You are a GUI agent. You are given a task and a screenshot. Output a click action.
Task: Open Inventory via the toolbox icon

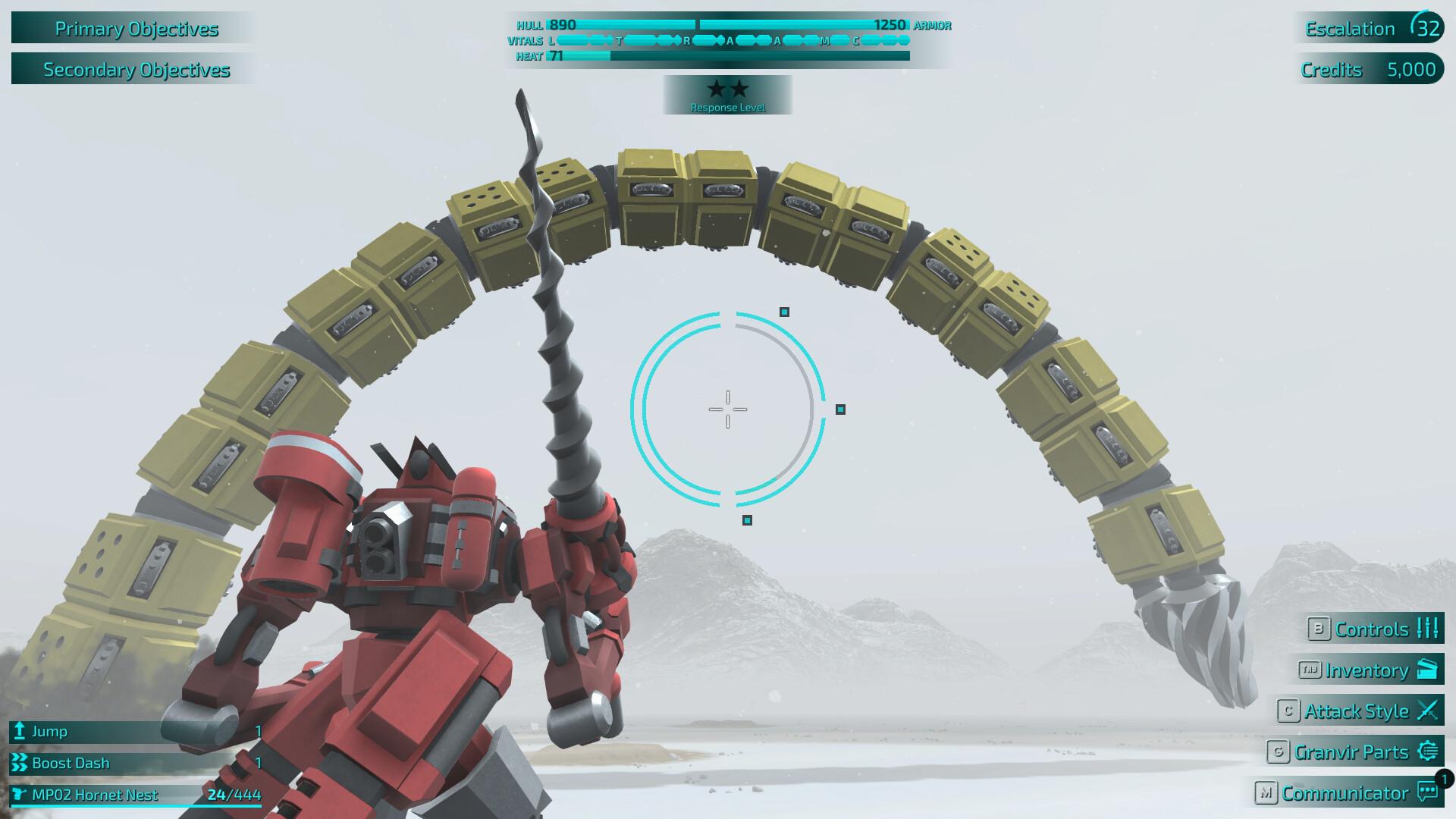[1428, 670]
